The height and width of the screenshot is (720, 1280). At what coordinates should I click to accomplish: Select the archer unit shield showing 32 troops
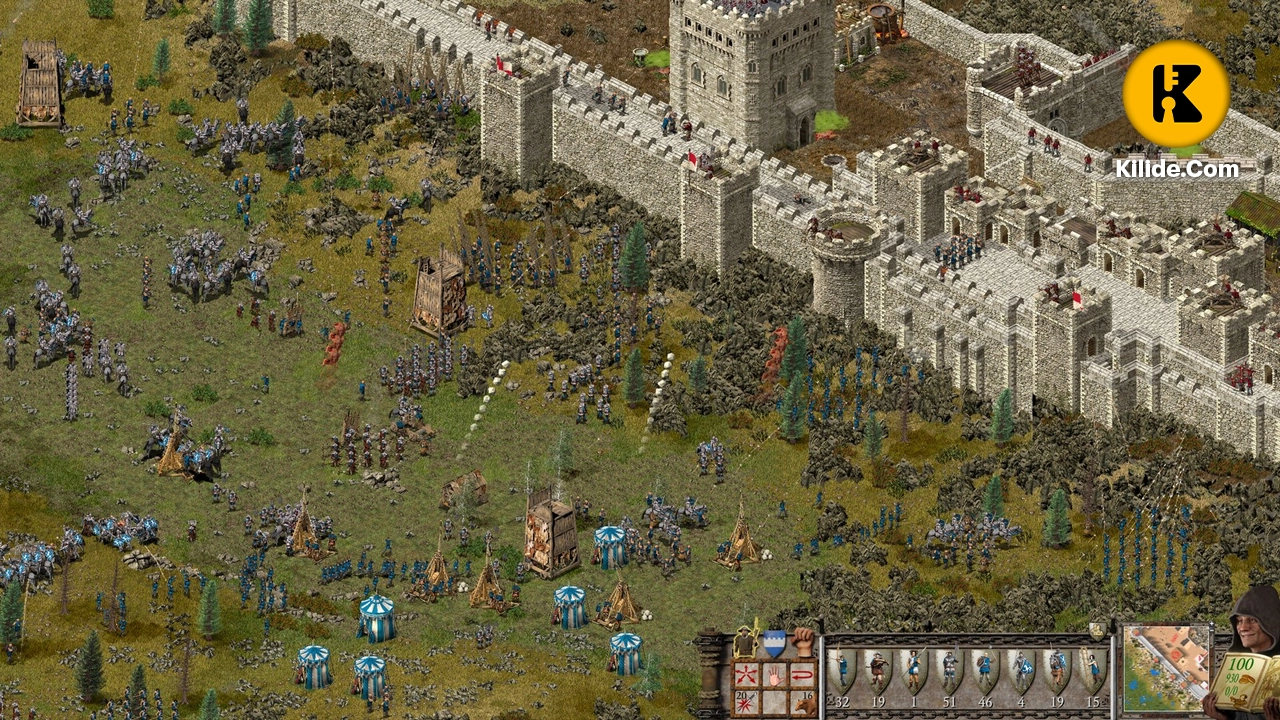click(x=843, y=667)
